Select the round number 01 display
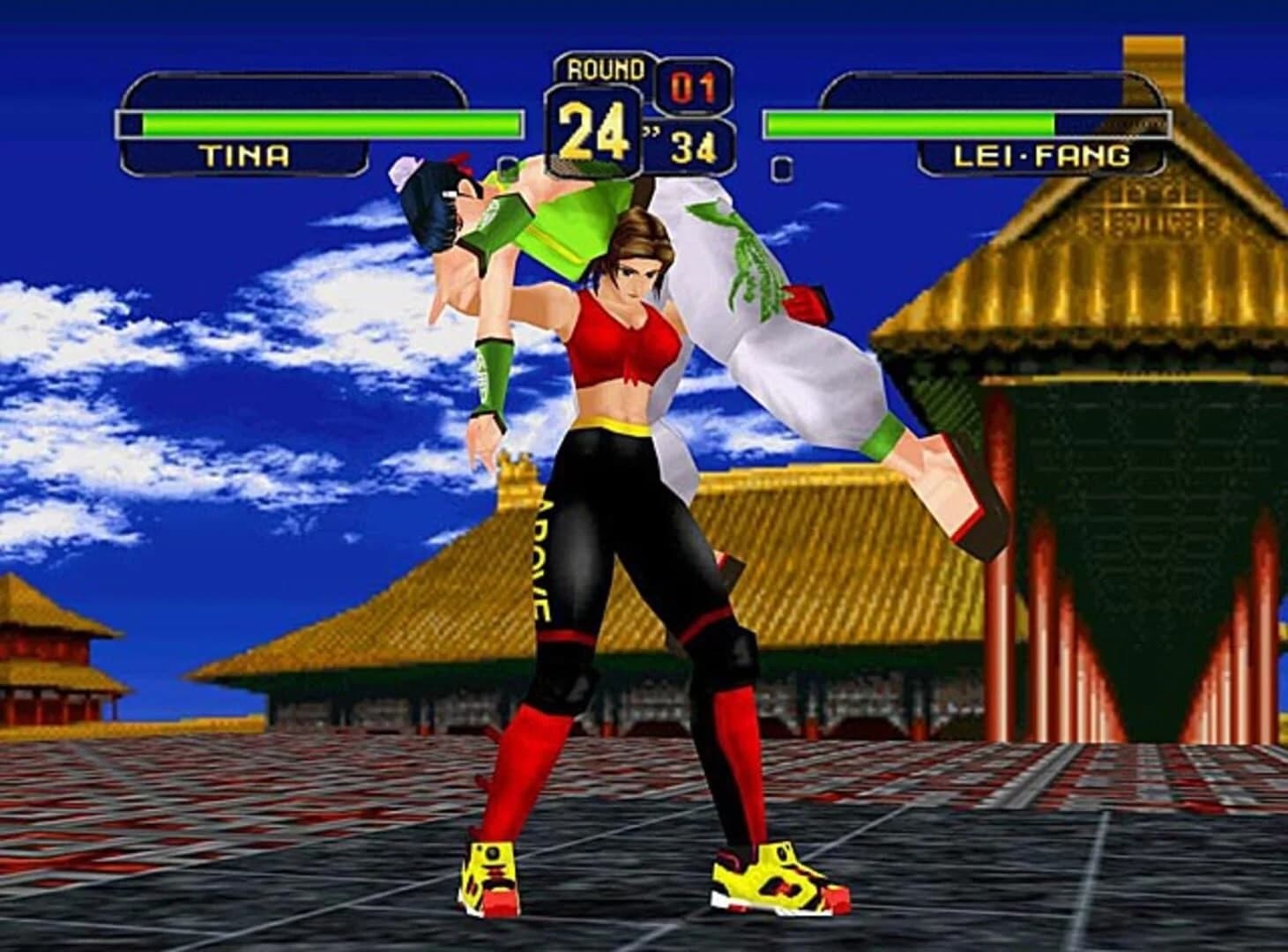 (x=695, y=84)
